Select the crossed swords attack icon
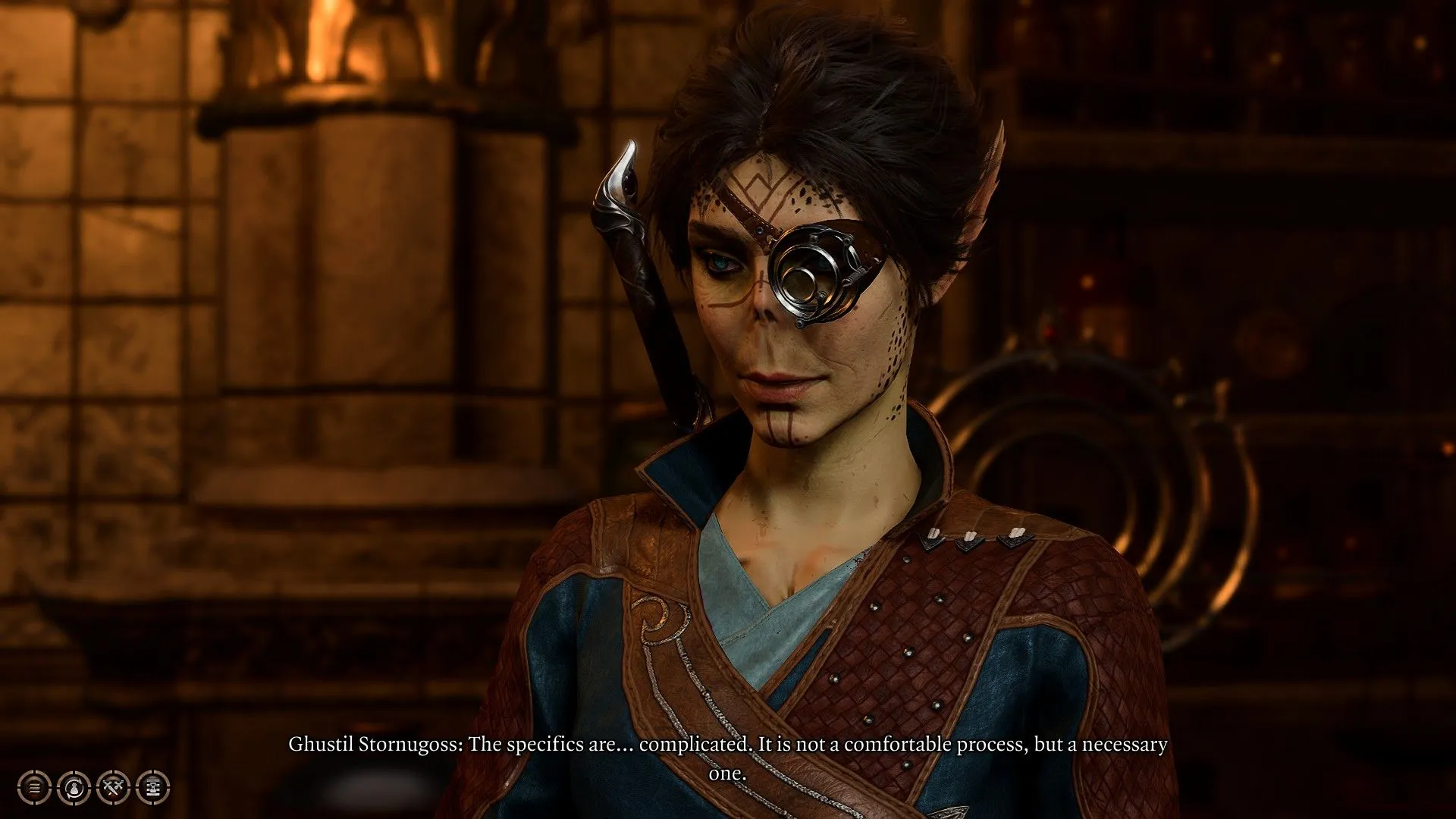 [x=114, y=788]
